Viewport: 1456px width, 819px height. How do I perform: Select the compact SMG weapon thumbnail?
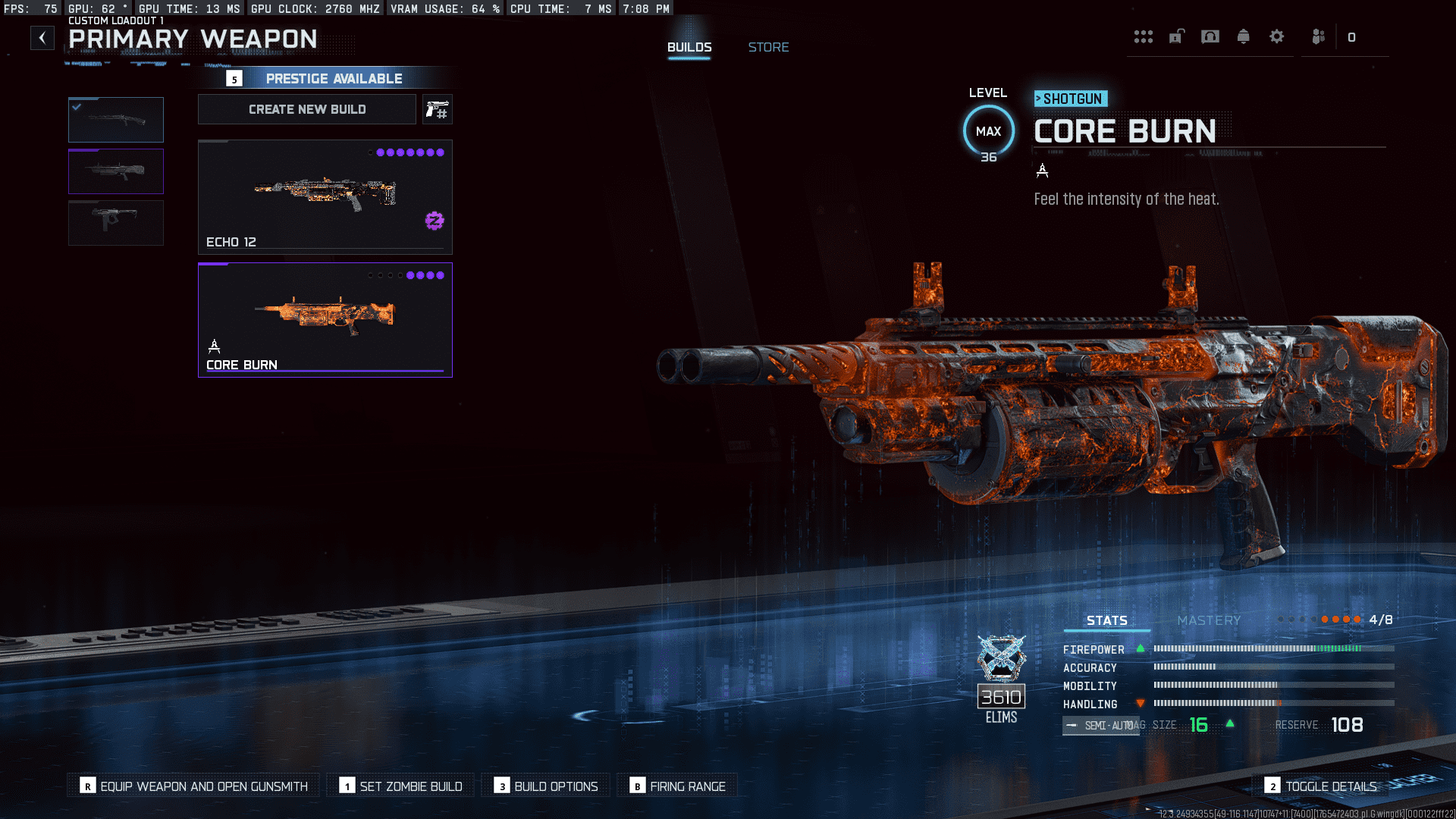[x=116, y=222]
